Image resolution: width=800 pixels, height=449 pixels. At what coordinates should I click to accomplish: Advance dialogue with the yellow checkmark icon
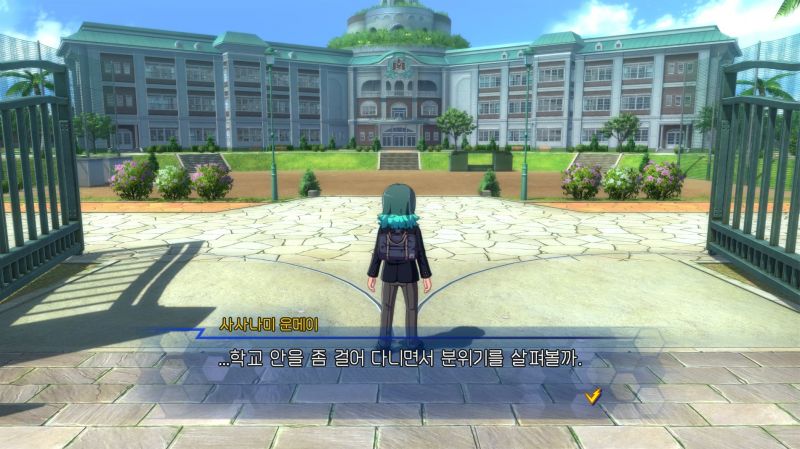pyautogui.click(x=593, y=396)
